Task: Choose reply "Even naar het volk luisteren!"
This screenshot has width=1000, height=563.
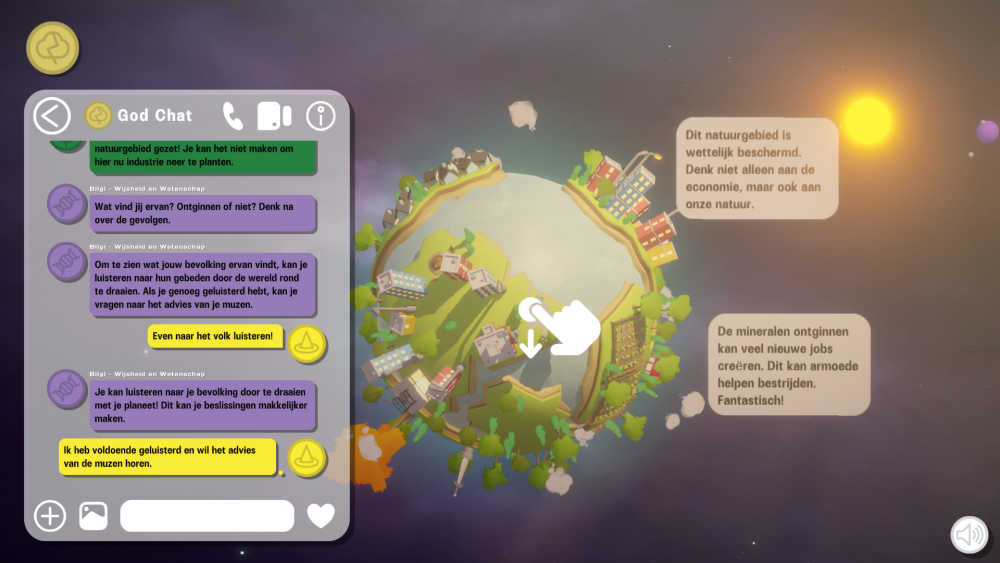Action: coord(217,337)
